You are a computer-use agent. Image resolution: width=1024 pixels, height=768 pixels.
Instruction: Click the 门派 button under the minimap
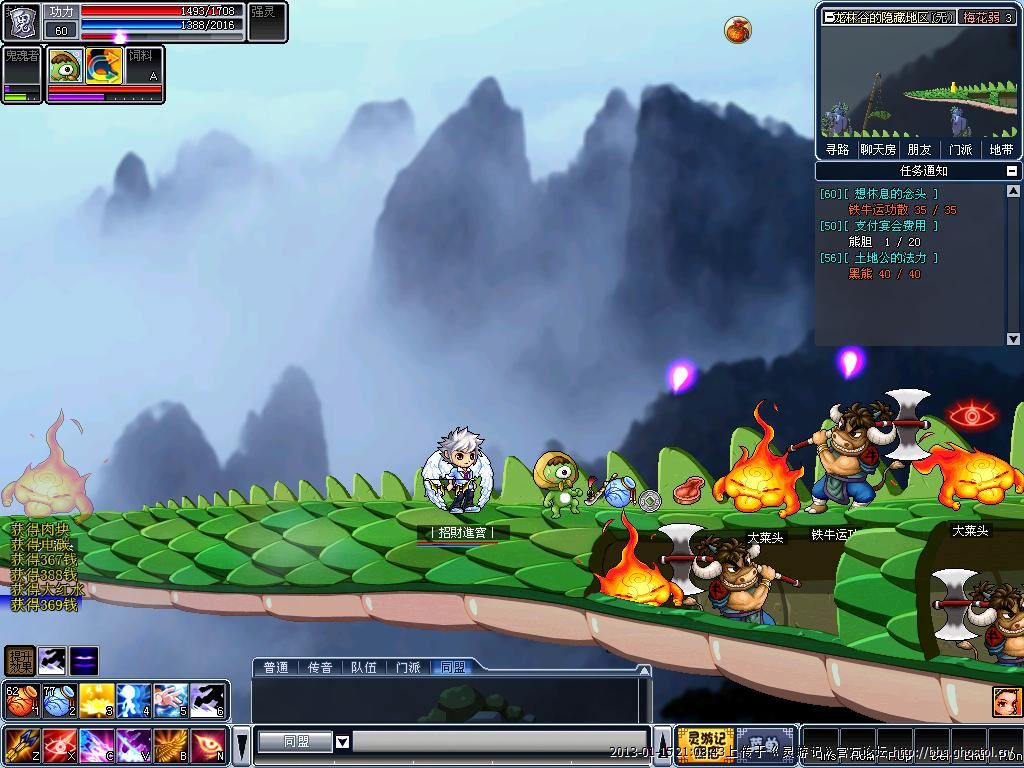click(960, 149)
